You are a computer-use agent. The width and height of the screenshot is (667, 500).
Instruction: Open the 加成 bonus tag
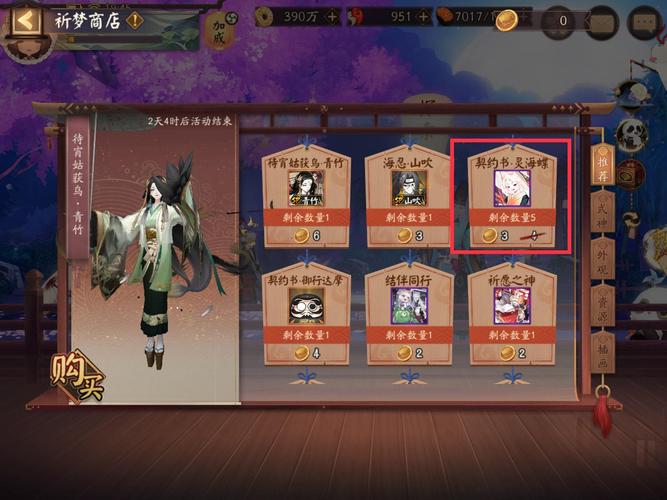click(220, 31)
